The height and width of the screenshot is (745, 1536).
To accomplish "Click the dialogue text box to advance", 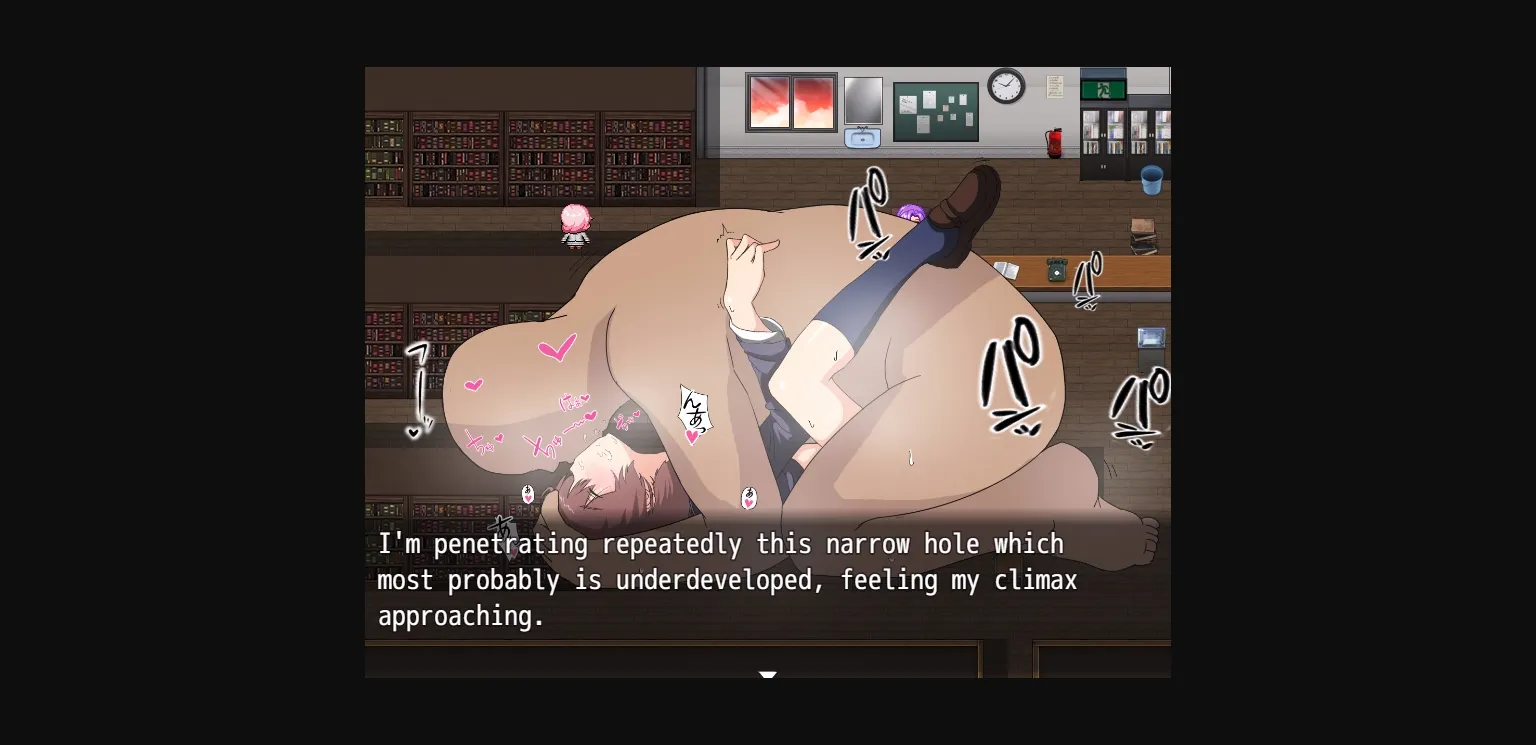I will [768, 580].
